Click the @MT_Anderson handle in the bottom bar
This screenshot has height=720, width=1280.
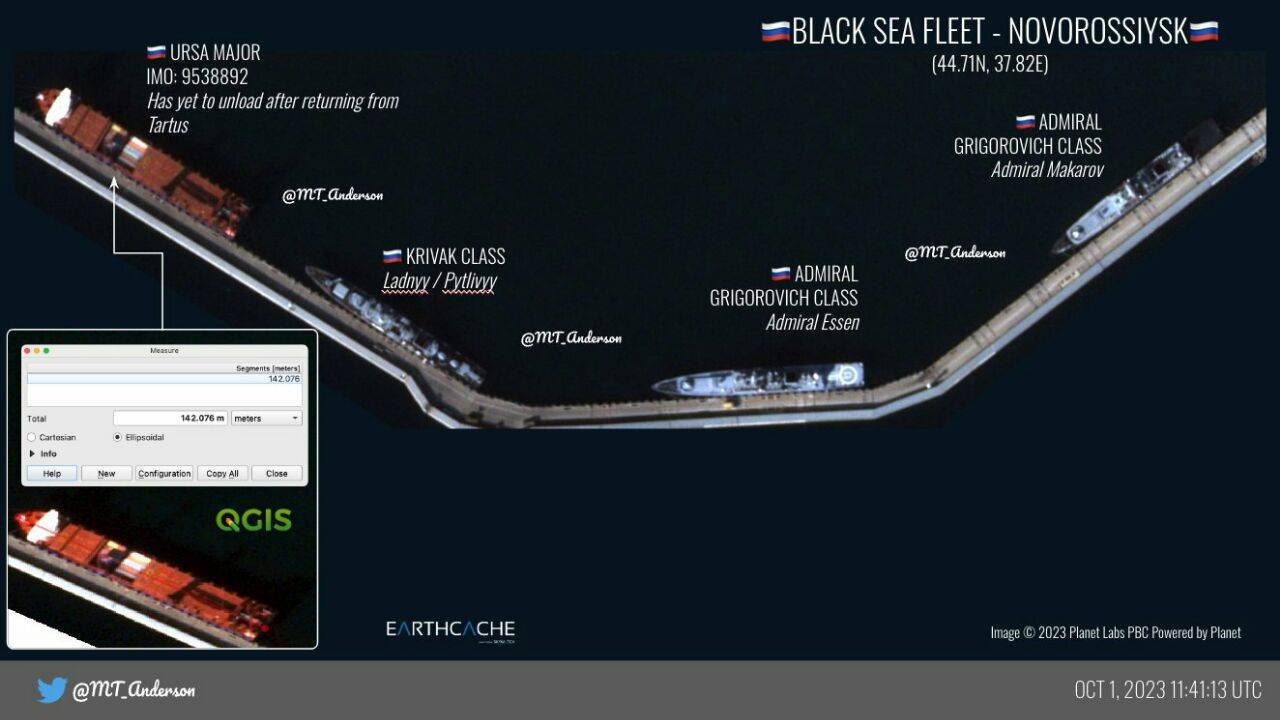click(132, 690)
